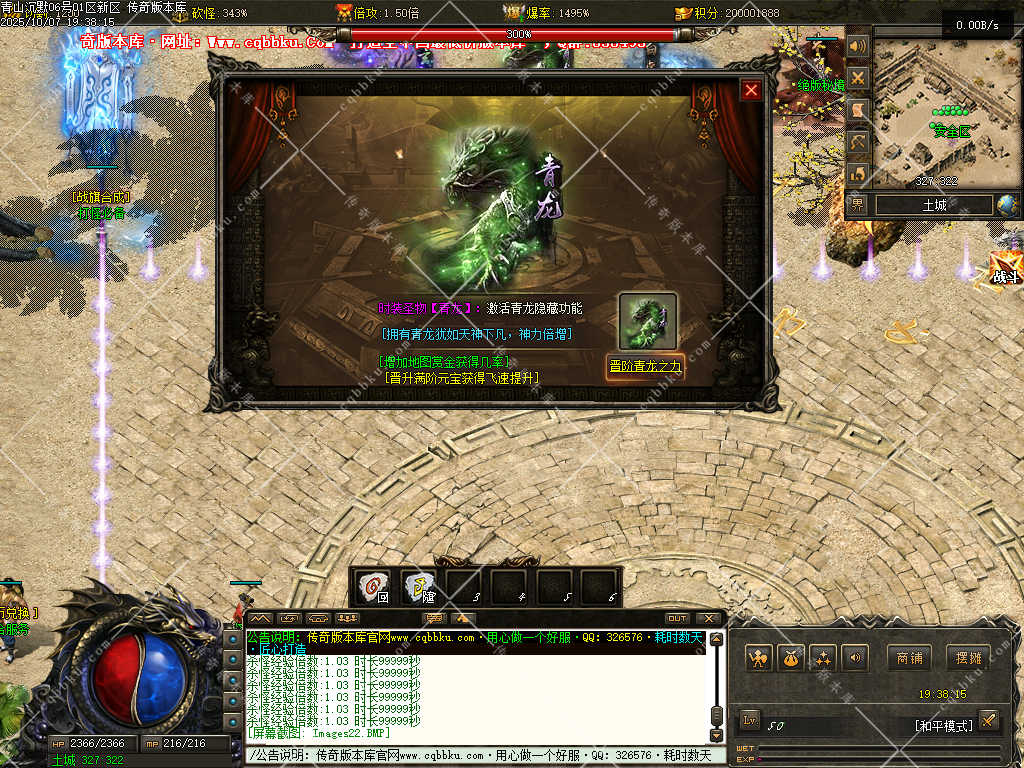This screenshot has height=768, width=1024.
Task: Click the OUT button on chat bar
Action: click(677, 618)
